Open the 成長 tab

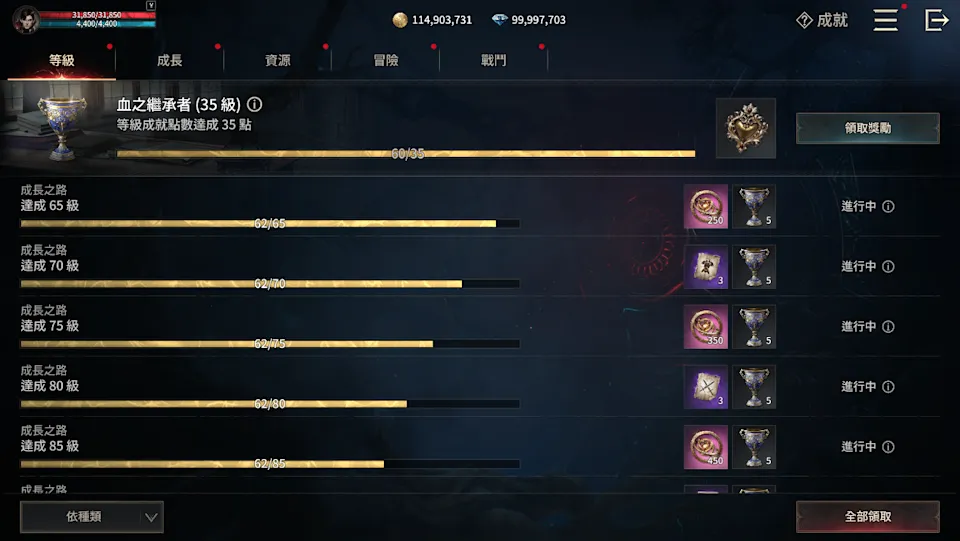(x=170, y=60)
